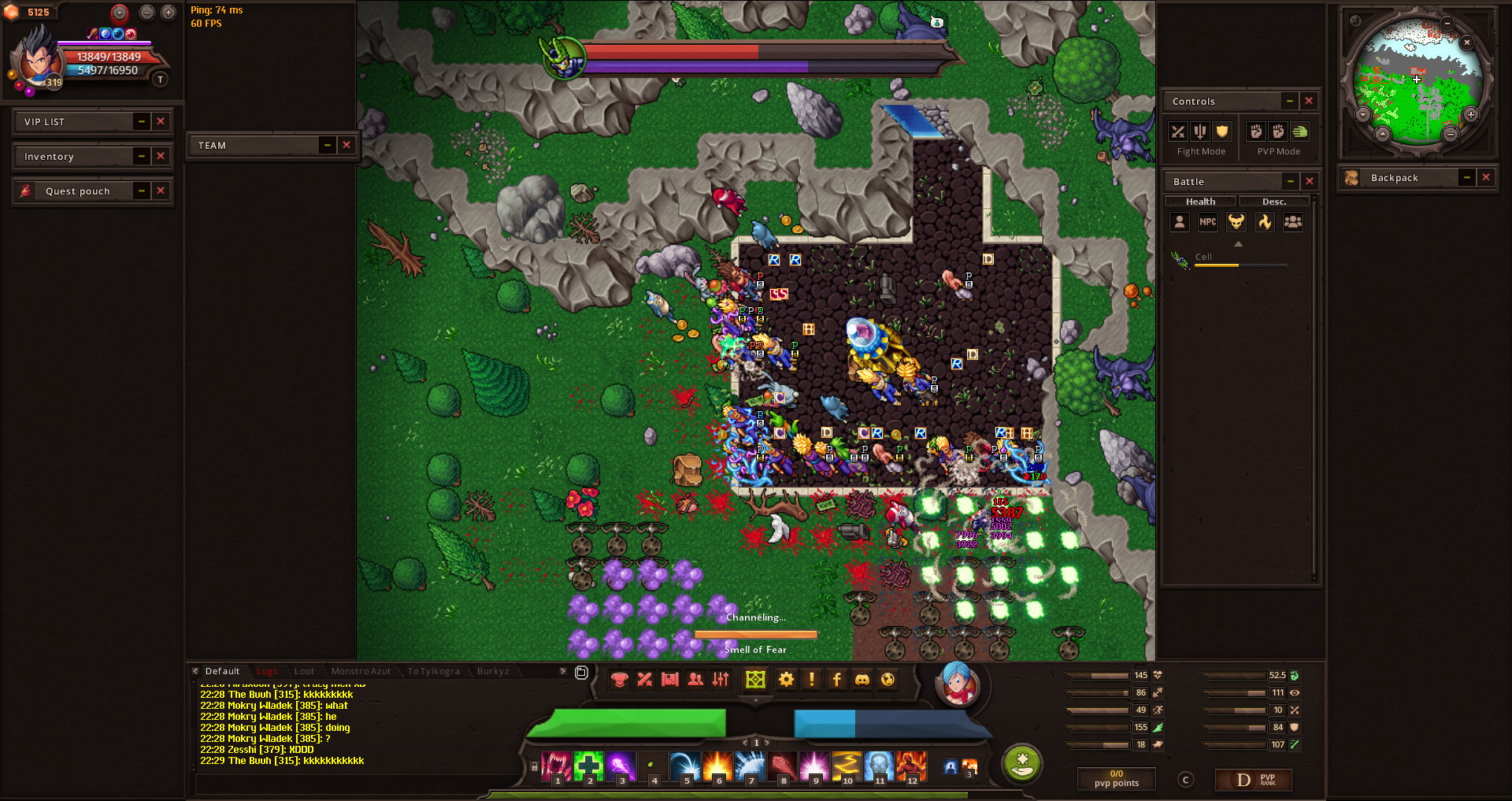
Task: Toggle the NPC filter in Battle list
Action: click(1207, 222)
